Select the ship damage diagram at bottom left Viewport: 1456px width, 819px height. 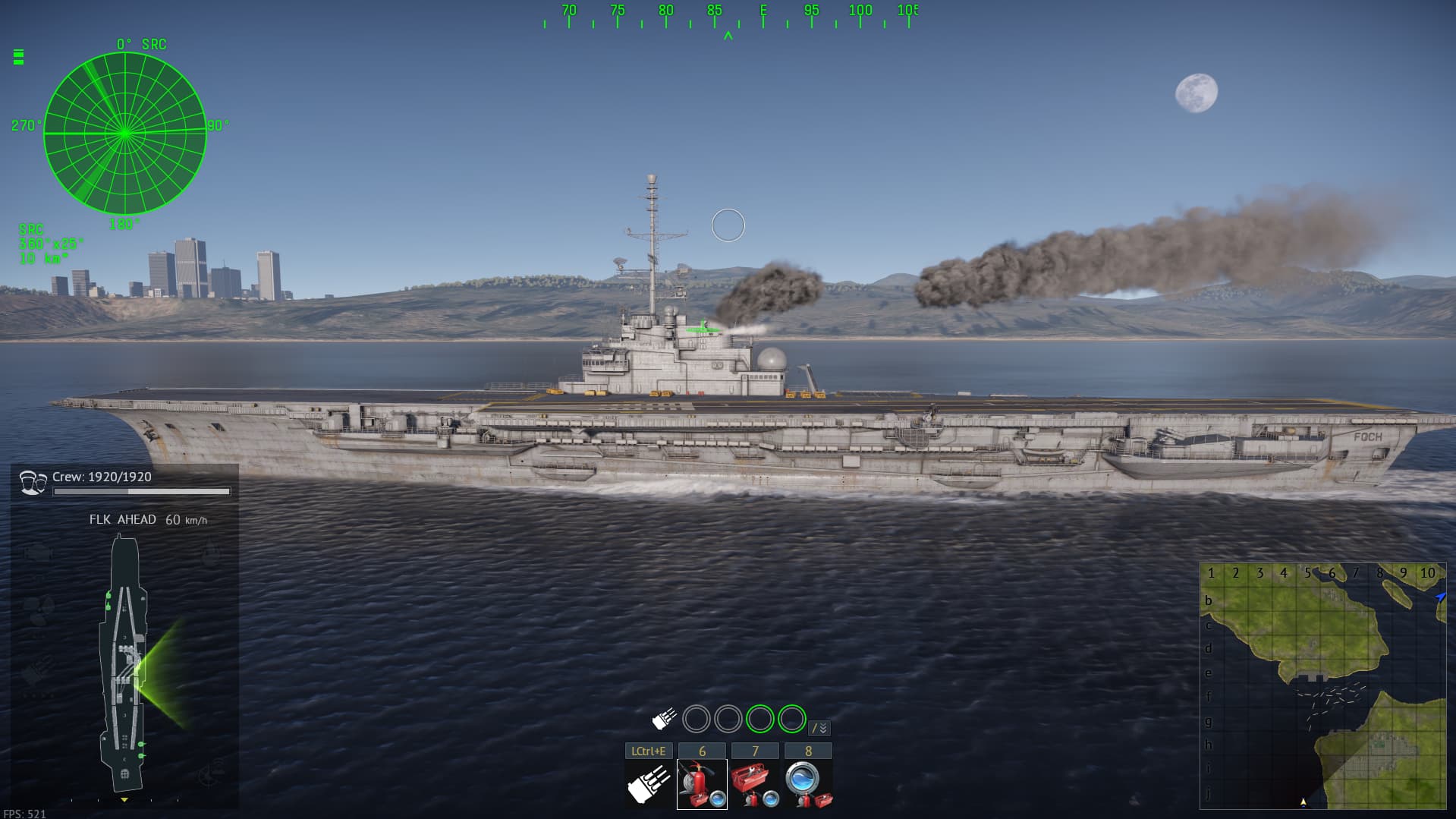[x=124, y=660]
